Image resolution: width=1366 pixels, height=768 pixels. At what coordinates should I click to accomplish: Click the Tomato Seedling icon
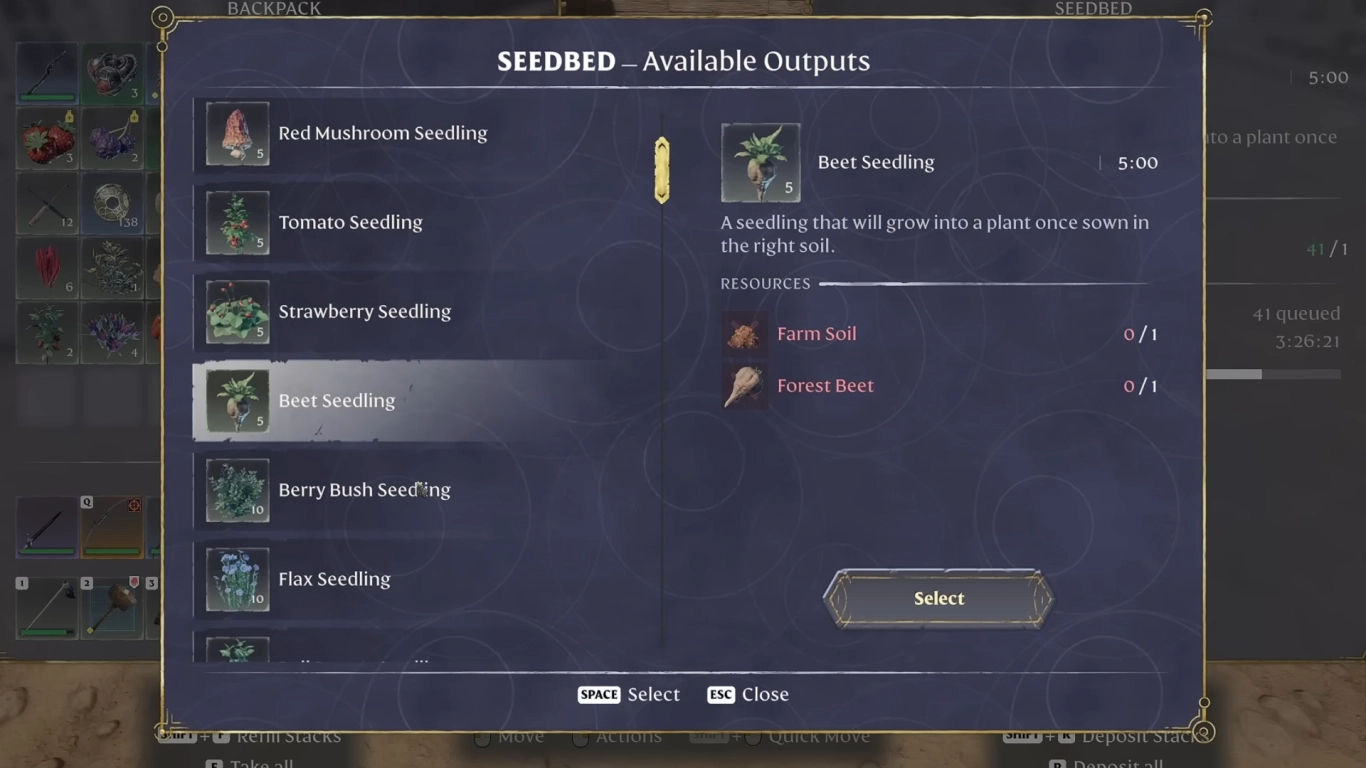[237, 222]
